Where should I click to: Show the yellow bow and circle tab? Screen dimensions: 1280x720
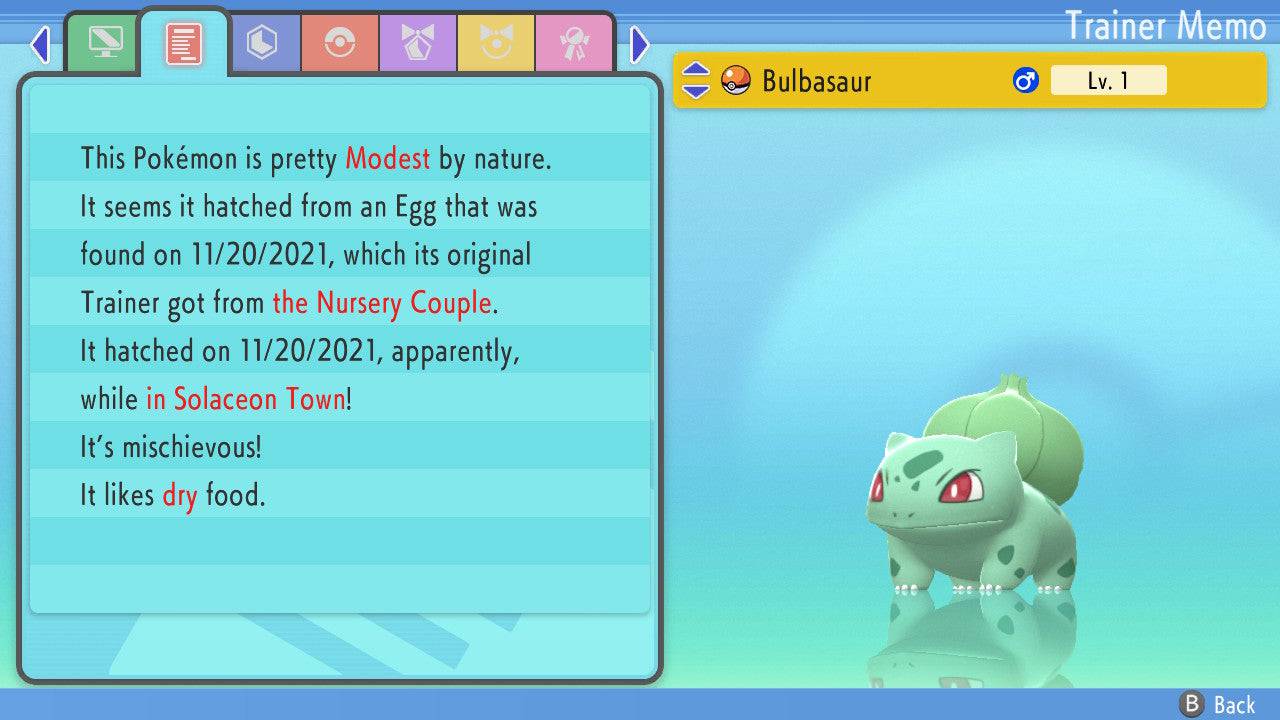tap(496, 43)
